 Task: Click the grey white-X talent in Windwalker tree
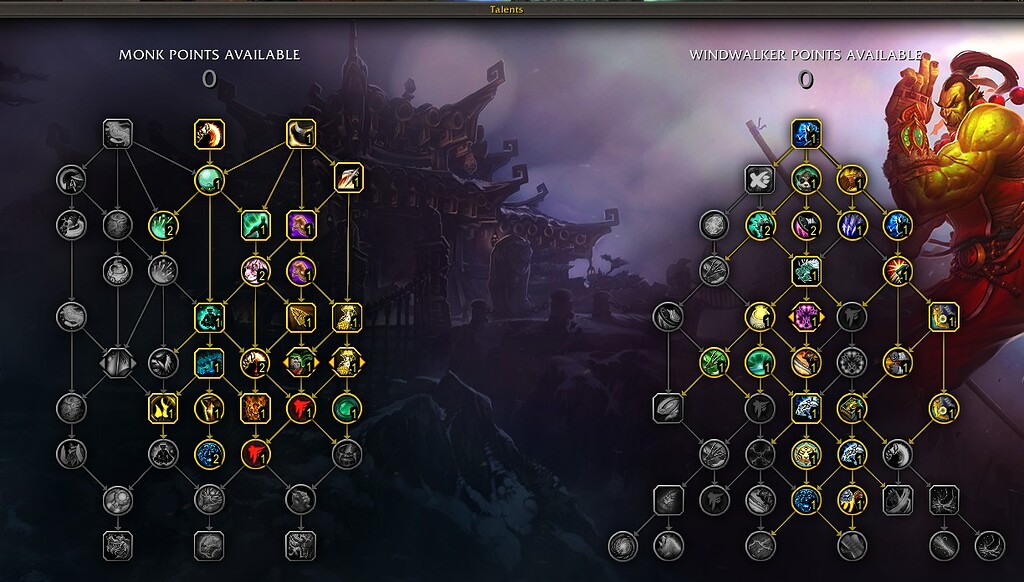click(760, 179)
